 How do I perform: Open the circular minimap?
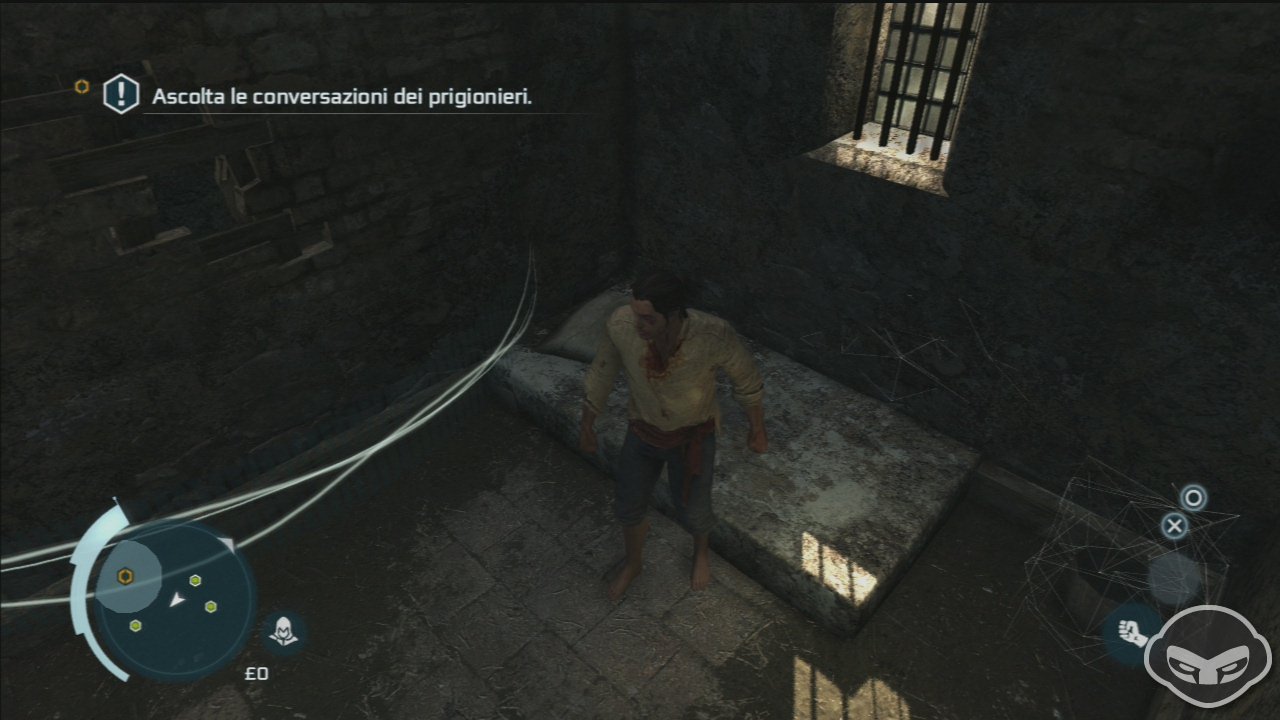tap(176, 598)
